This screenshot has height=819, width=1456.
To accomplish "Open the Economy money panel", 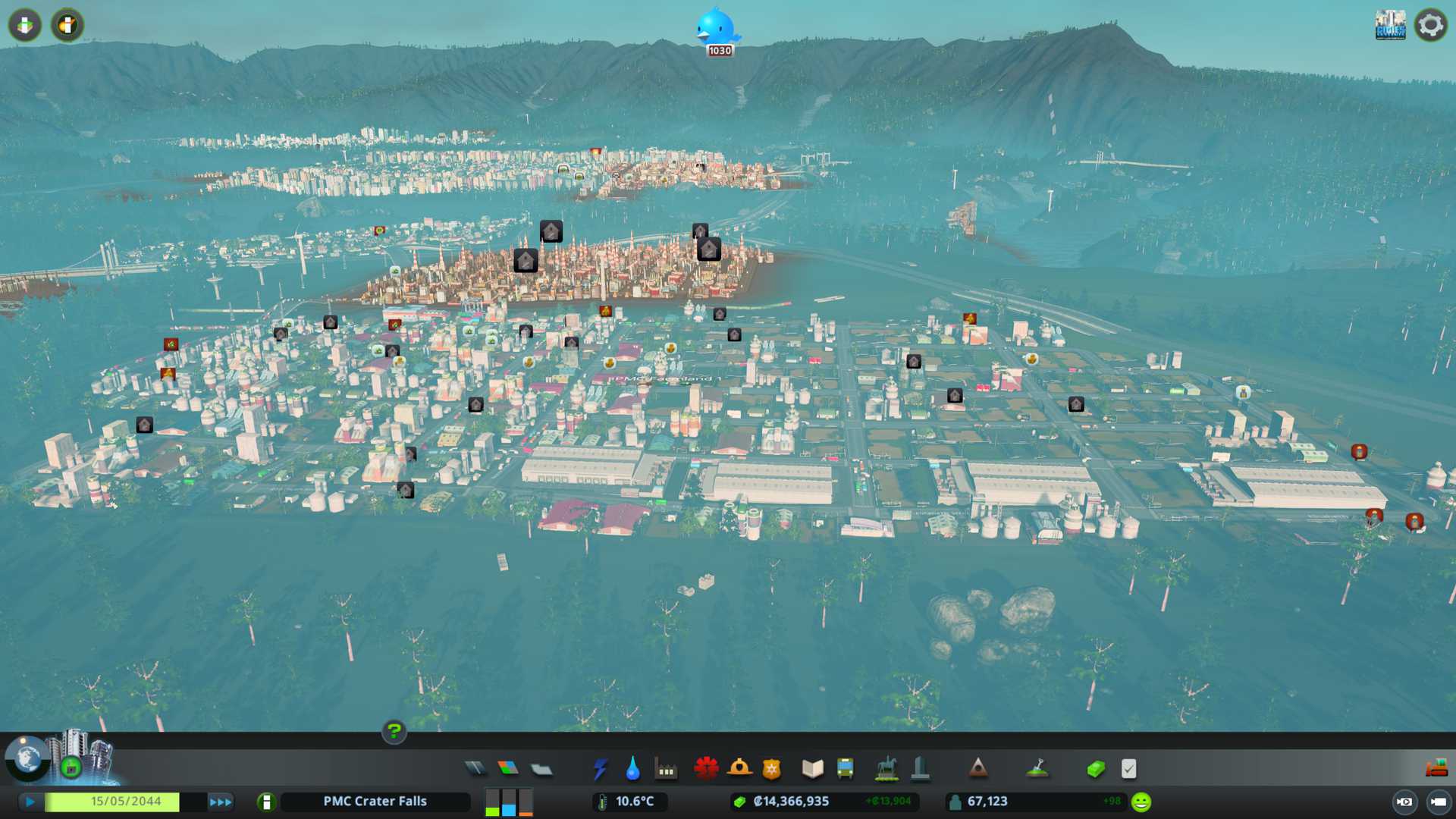I will point(1096,769).
